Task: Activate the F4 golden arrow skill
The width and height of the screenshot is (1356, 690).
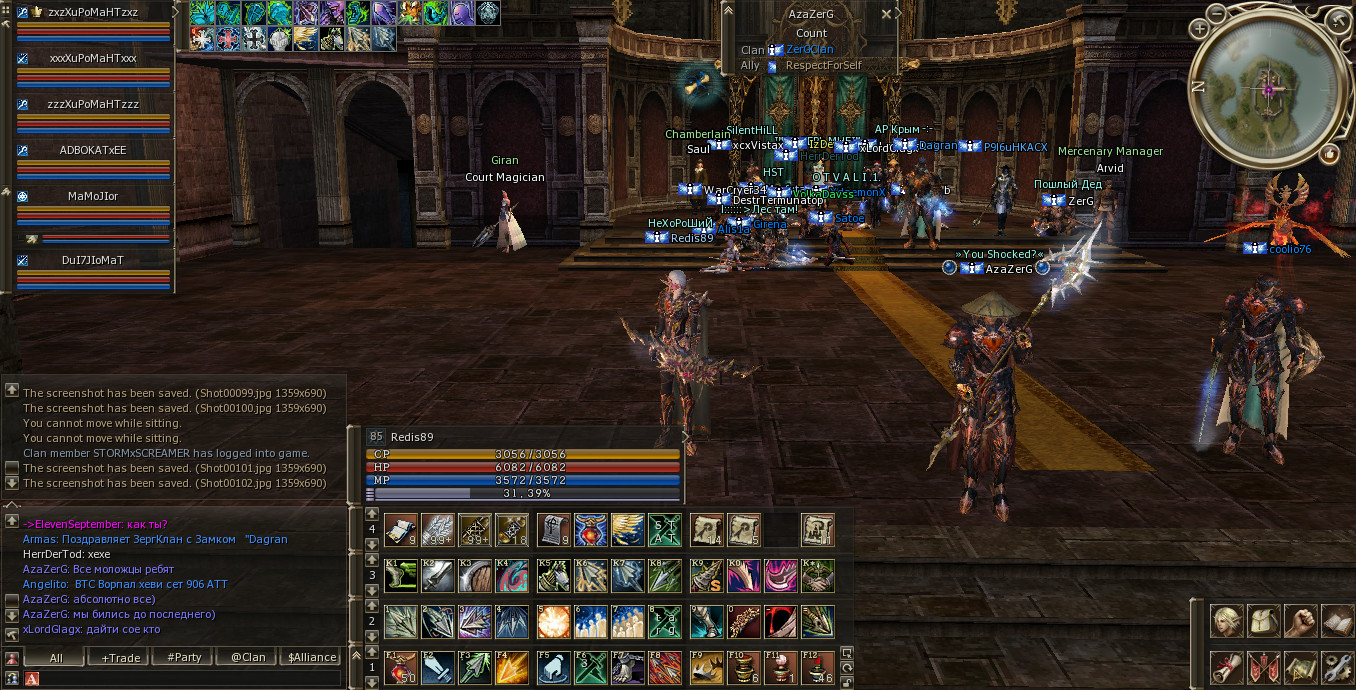Action: pyautogui.click(x=513, y=667)
